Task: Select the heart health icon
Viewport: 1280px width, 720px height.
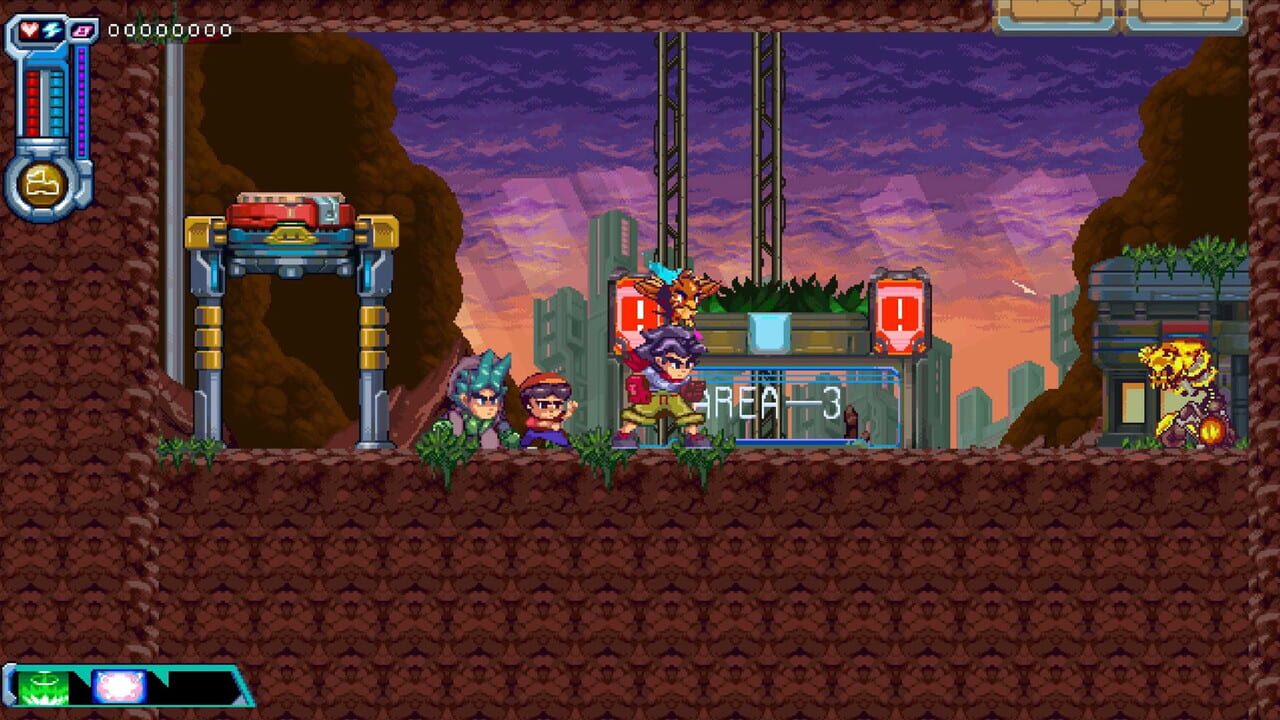Action: click(29, 29)
